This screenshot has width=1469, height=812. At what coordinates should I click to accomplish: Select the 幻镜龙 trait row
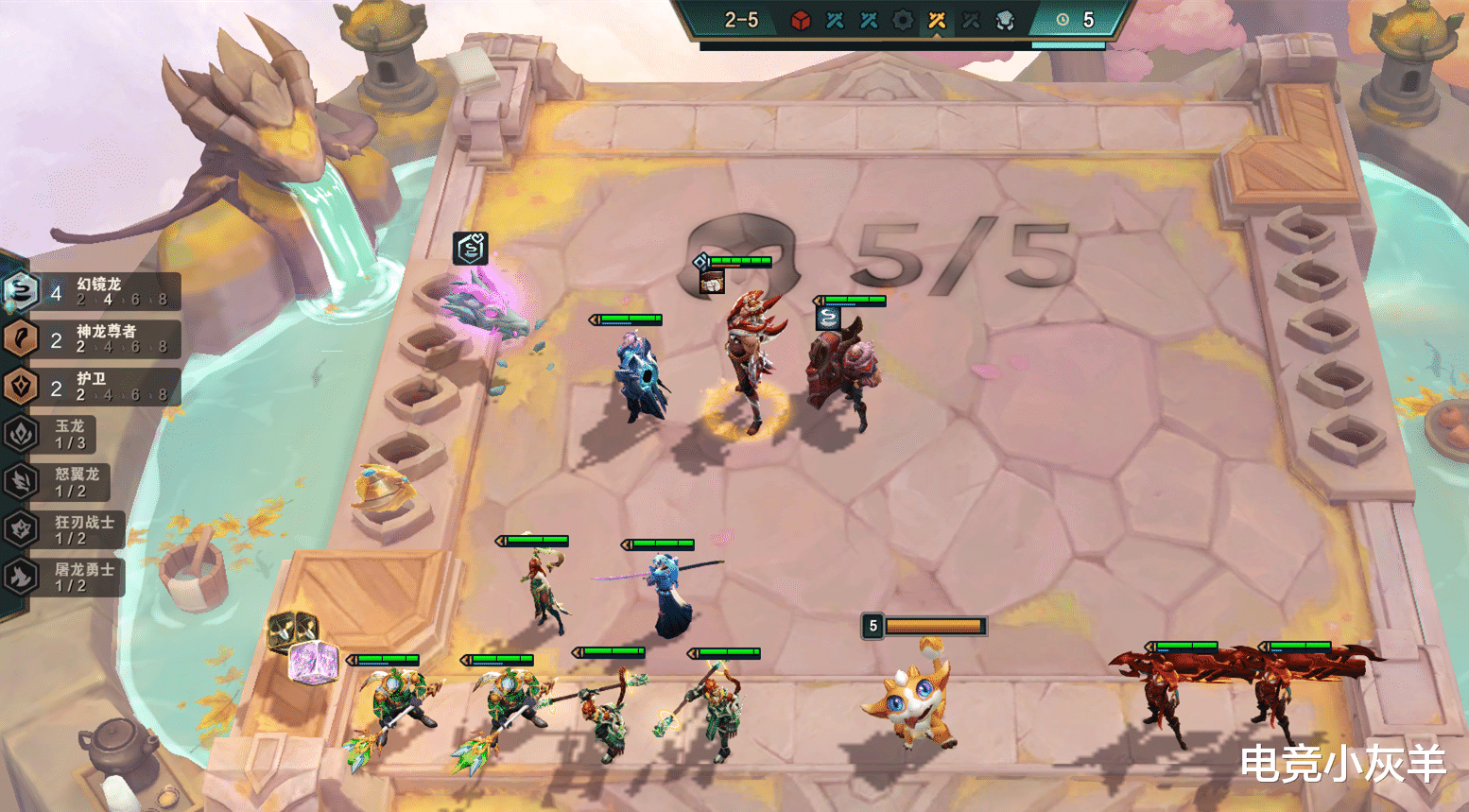[95, 291]
